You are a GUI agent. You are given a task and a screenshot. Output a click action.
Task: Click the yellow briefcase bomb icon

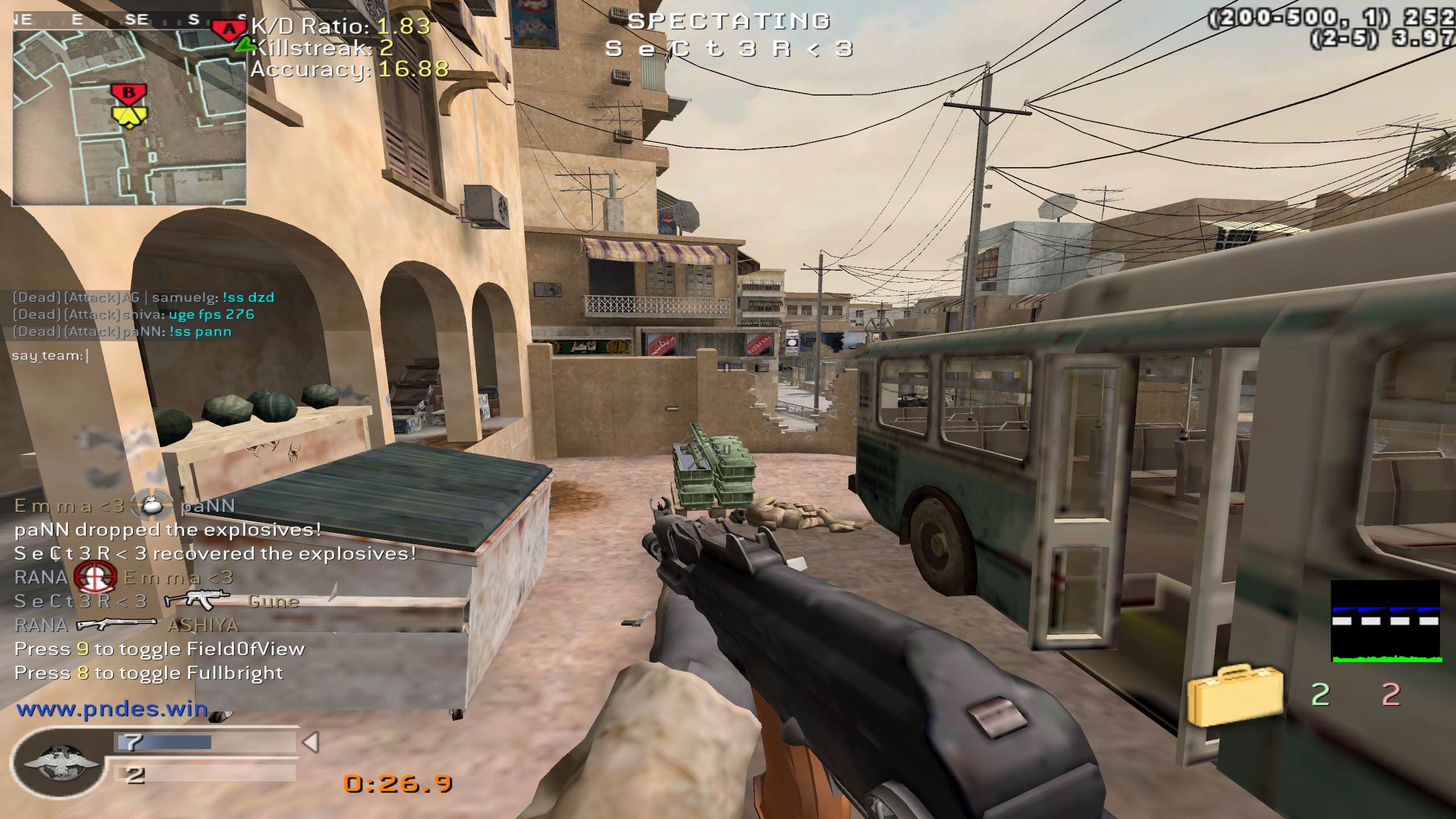tap(1235, 696)
